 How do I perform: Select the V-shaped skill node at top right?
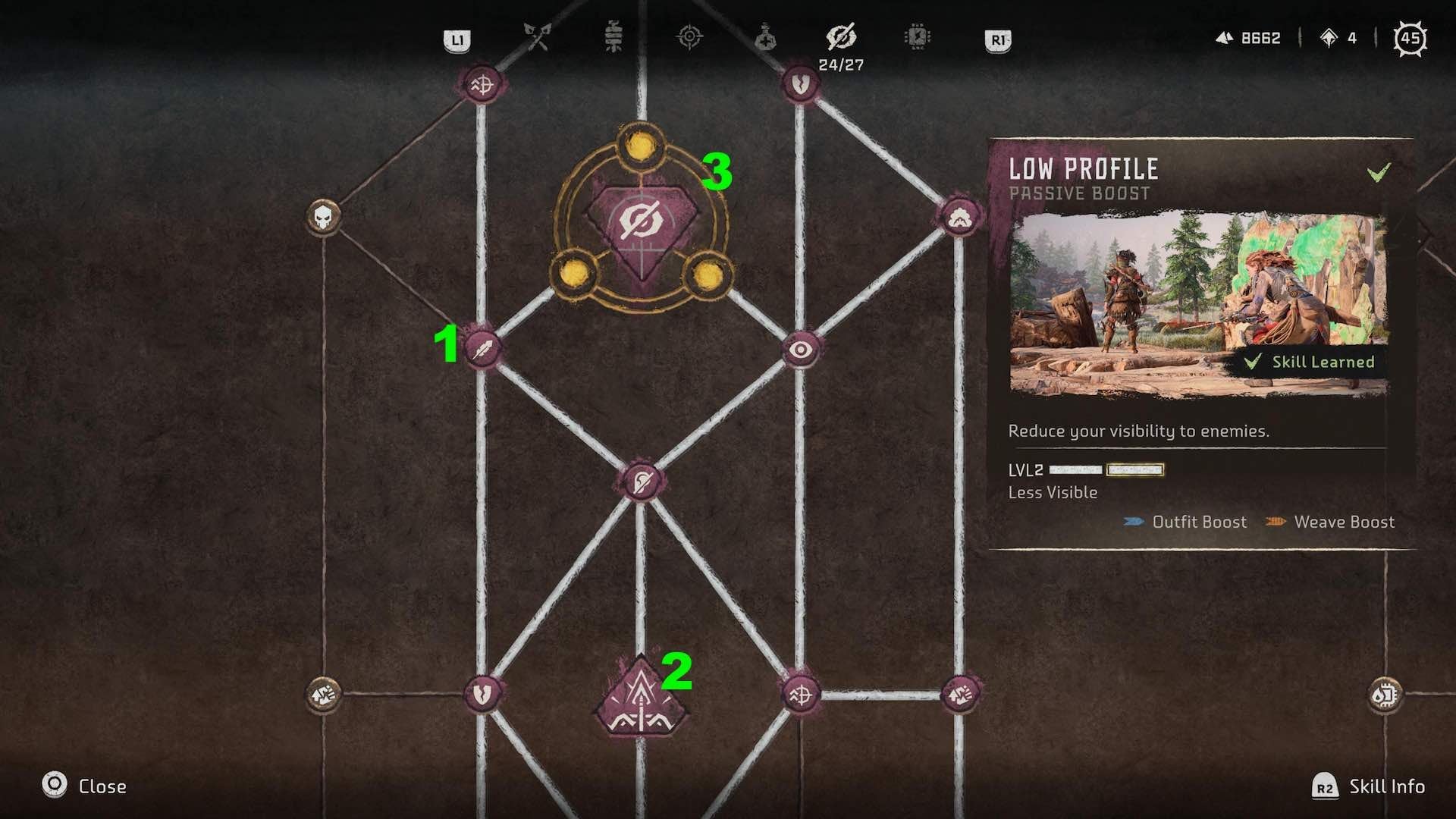[800, 83]
